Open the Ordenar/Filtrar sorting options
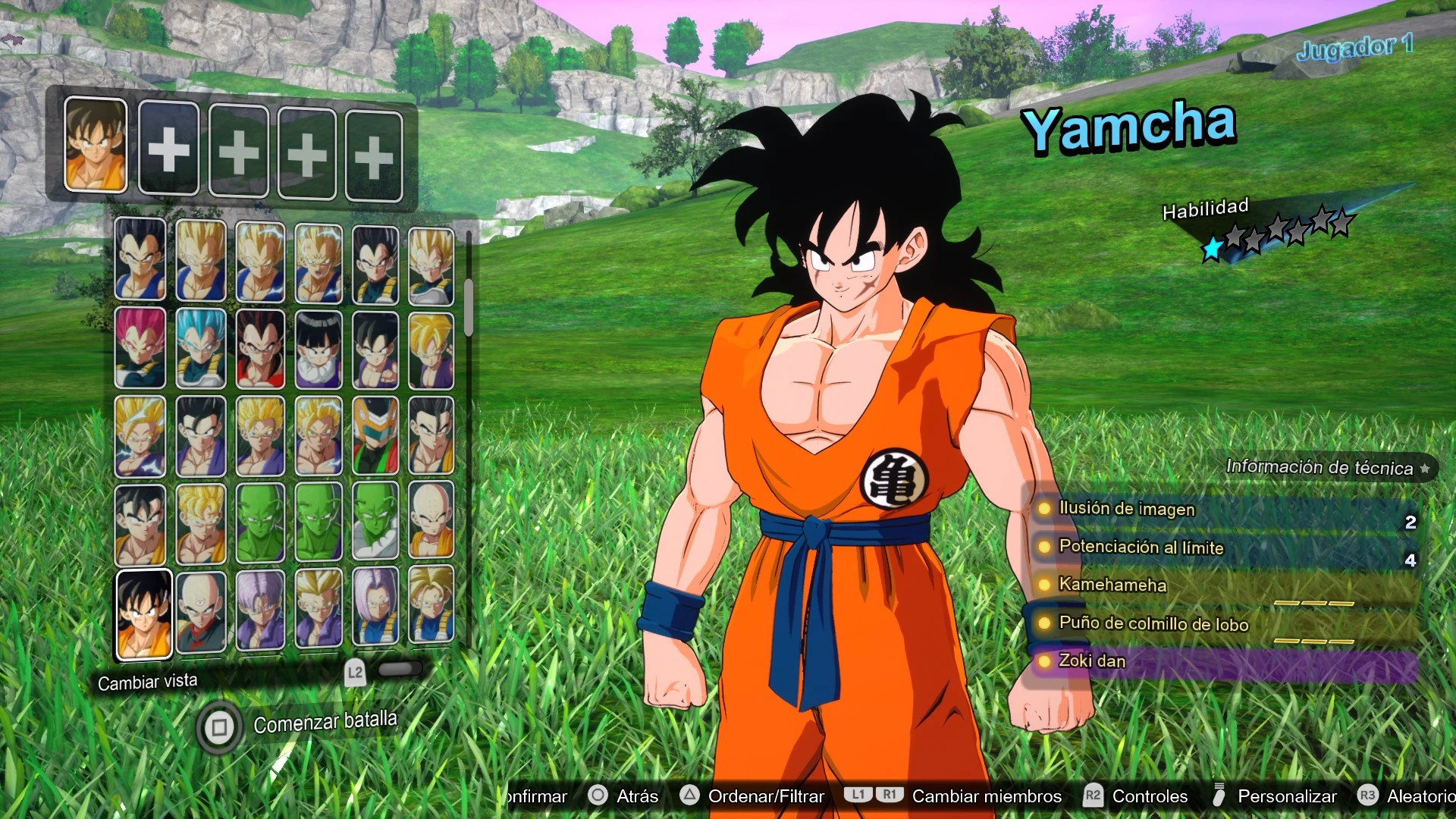This screenshot has width=1456, height=819. click(x=766, y=796)
